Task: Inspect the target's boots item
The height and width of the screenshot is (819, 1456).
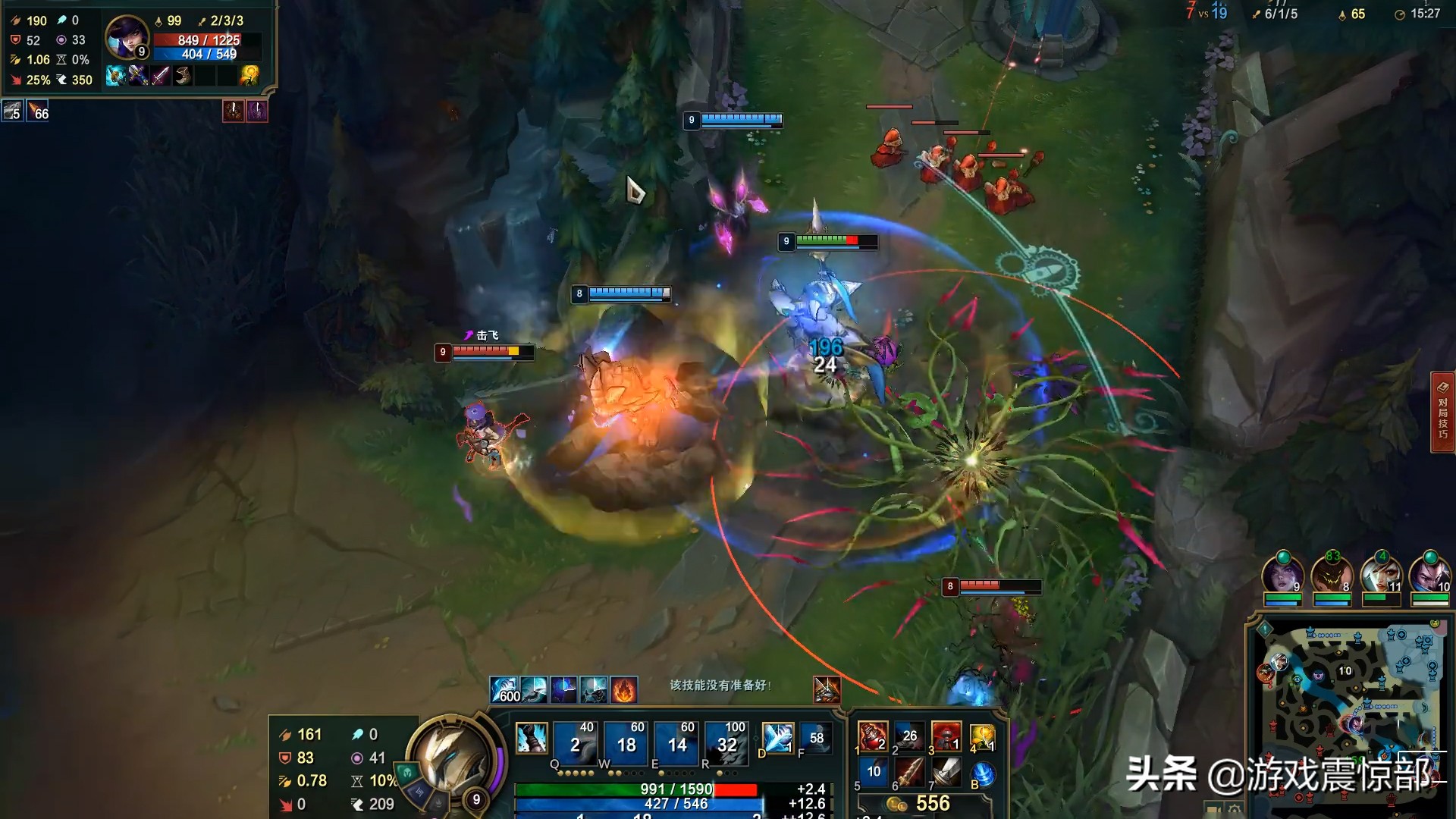Action: coord(182,75)
